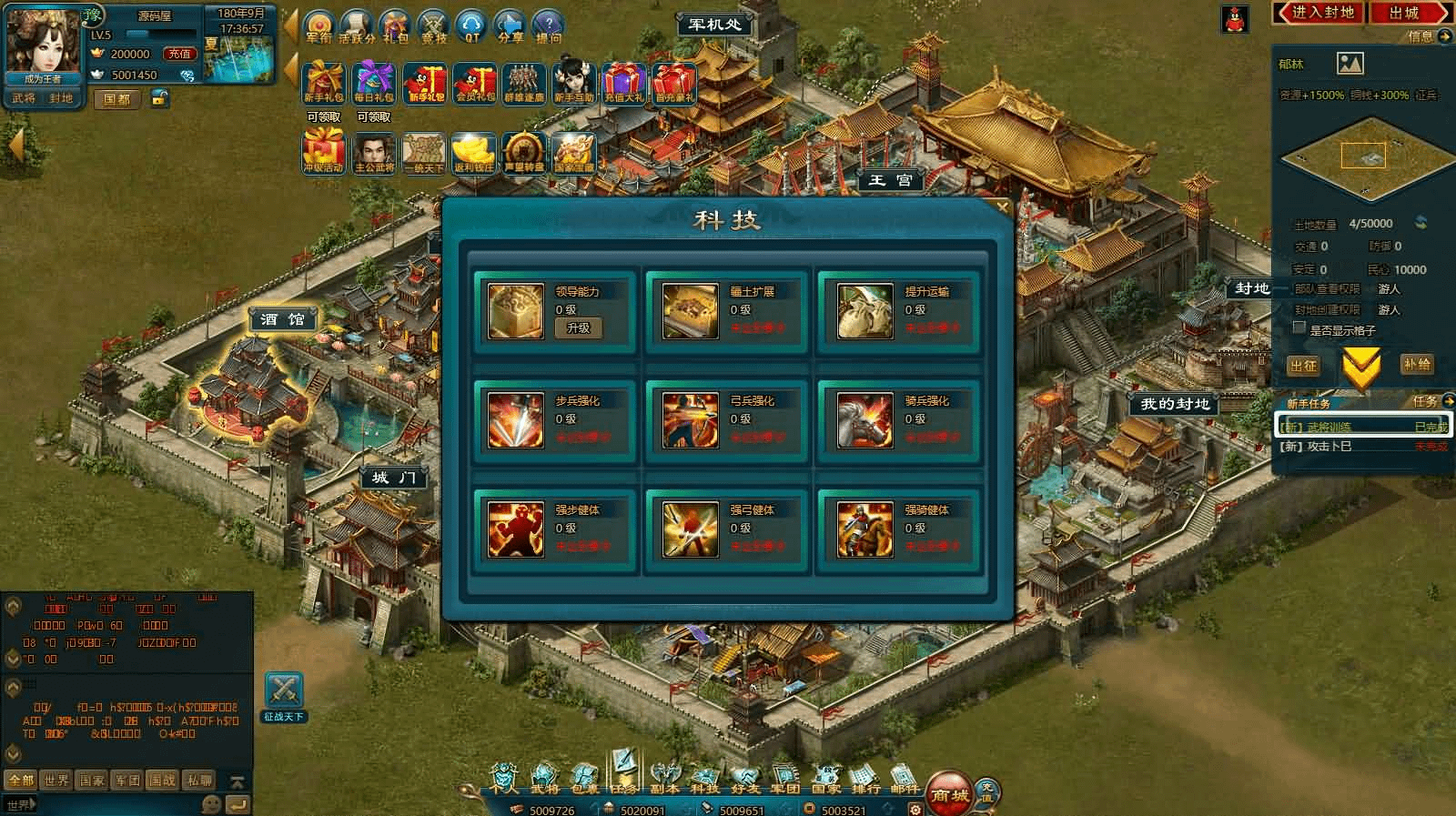Leave the city via 出城 button
The image size is (1456, 816).
pyautogui.click(x=1404, y=13)
